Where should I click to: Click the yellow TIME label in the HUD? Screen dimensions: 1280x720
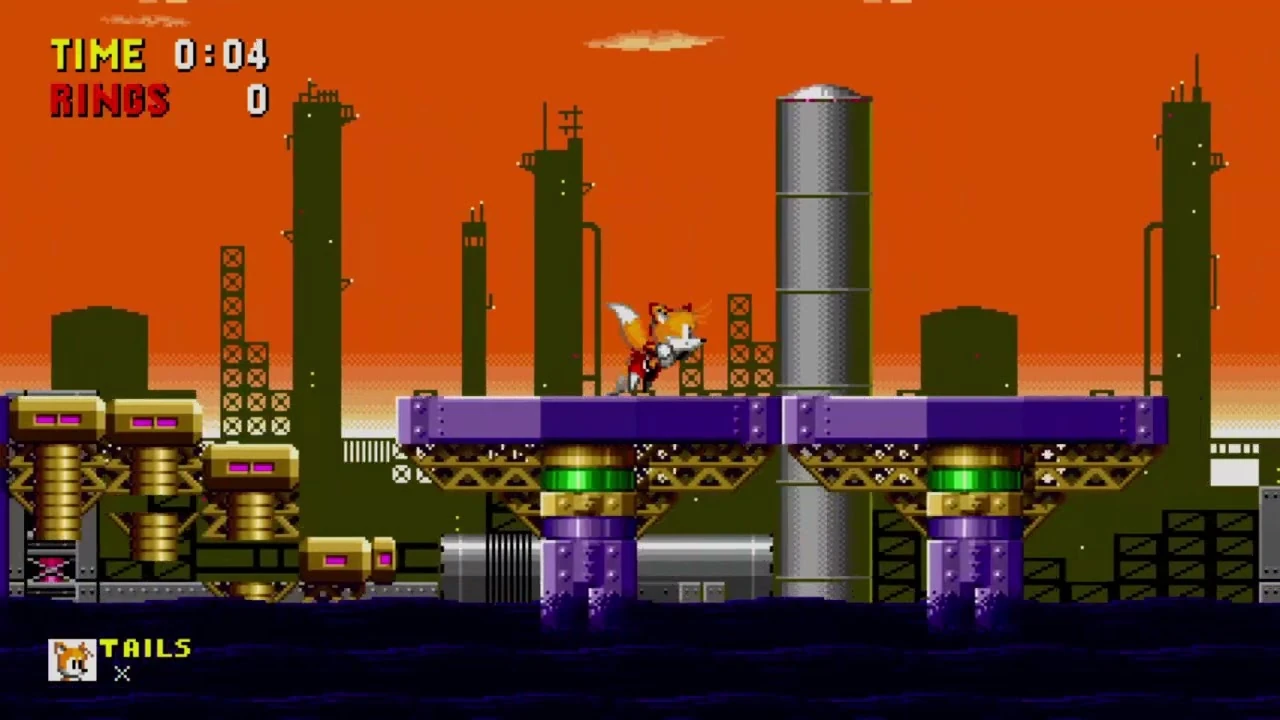pos(97,55)
